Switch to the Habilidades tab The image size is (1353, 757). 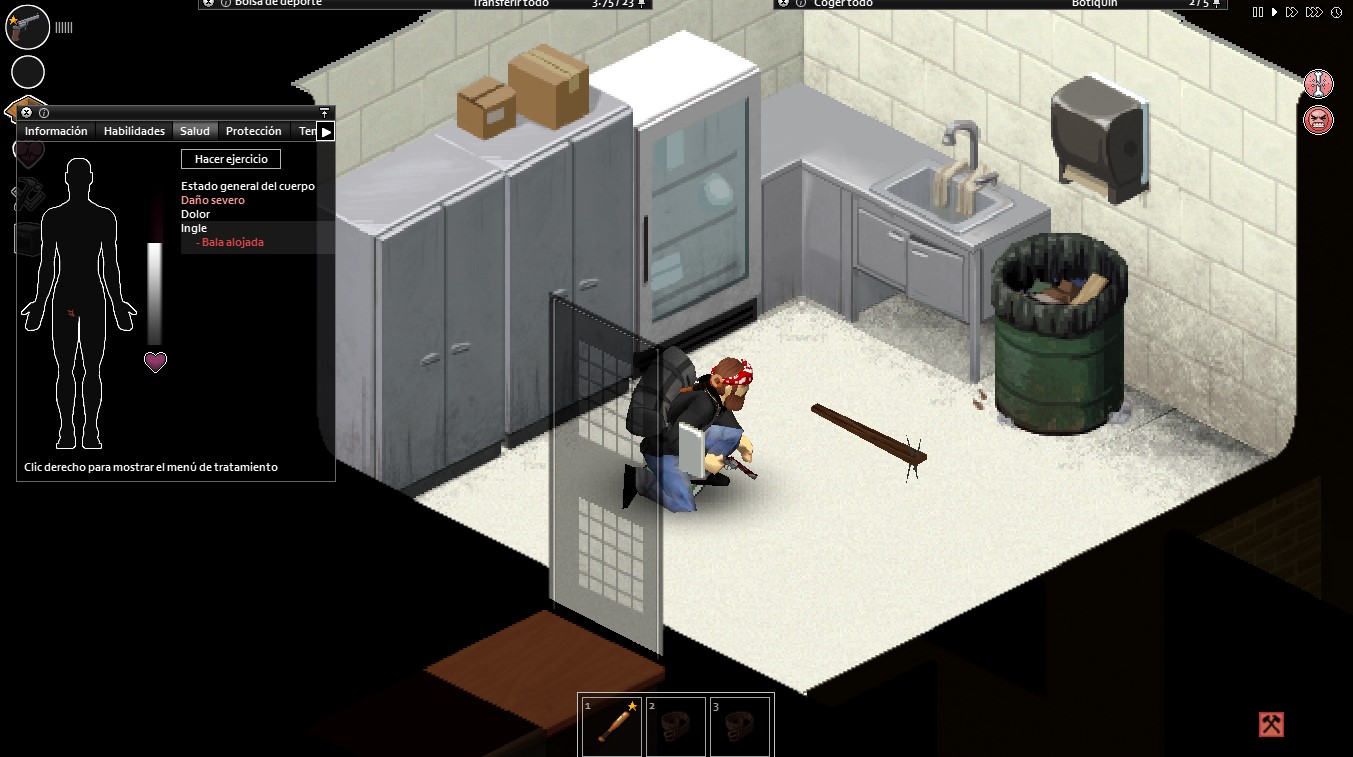click(x=134, y=130)
